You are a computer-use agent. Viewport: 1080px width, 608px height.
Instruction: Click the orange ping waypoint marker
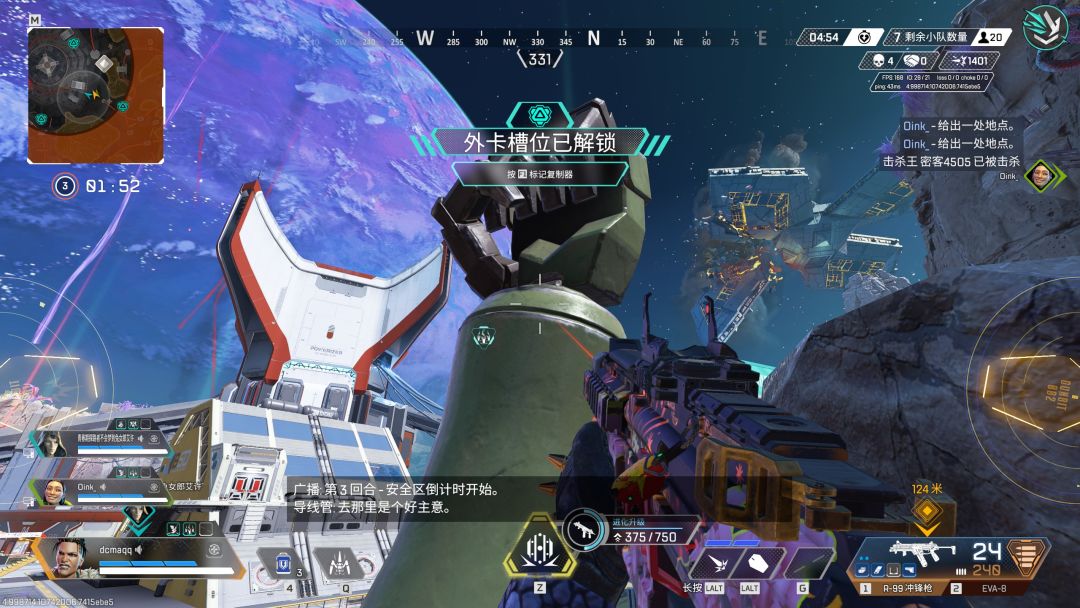tap(927, 512)
